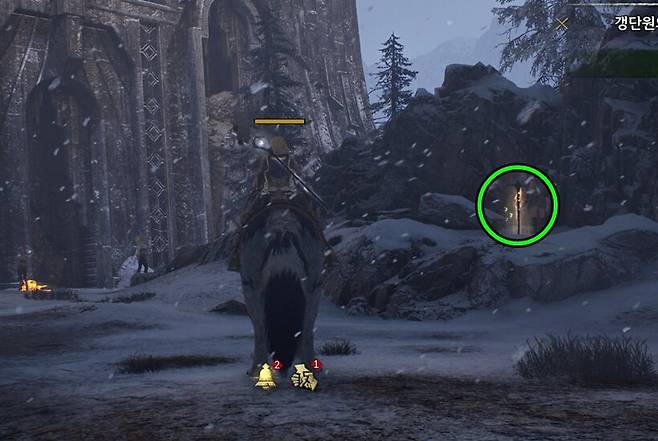Open the golden bell notification icon
Viewport: 658px width, 441px height.
267,376
